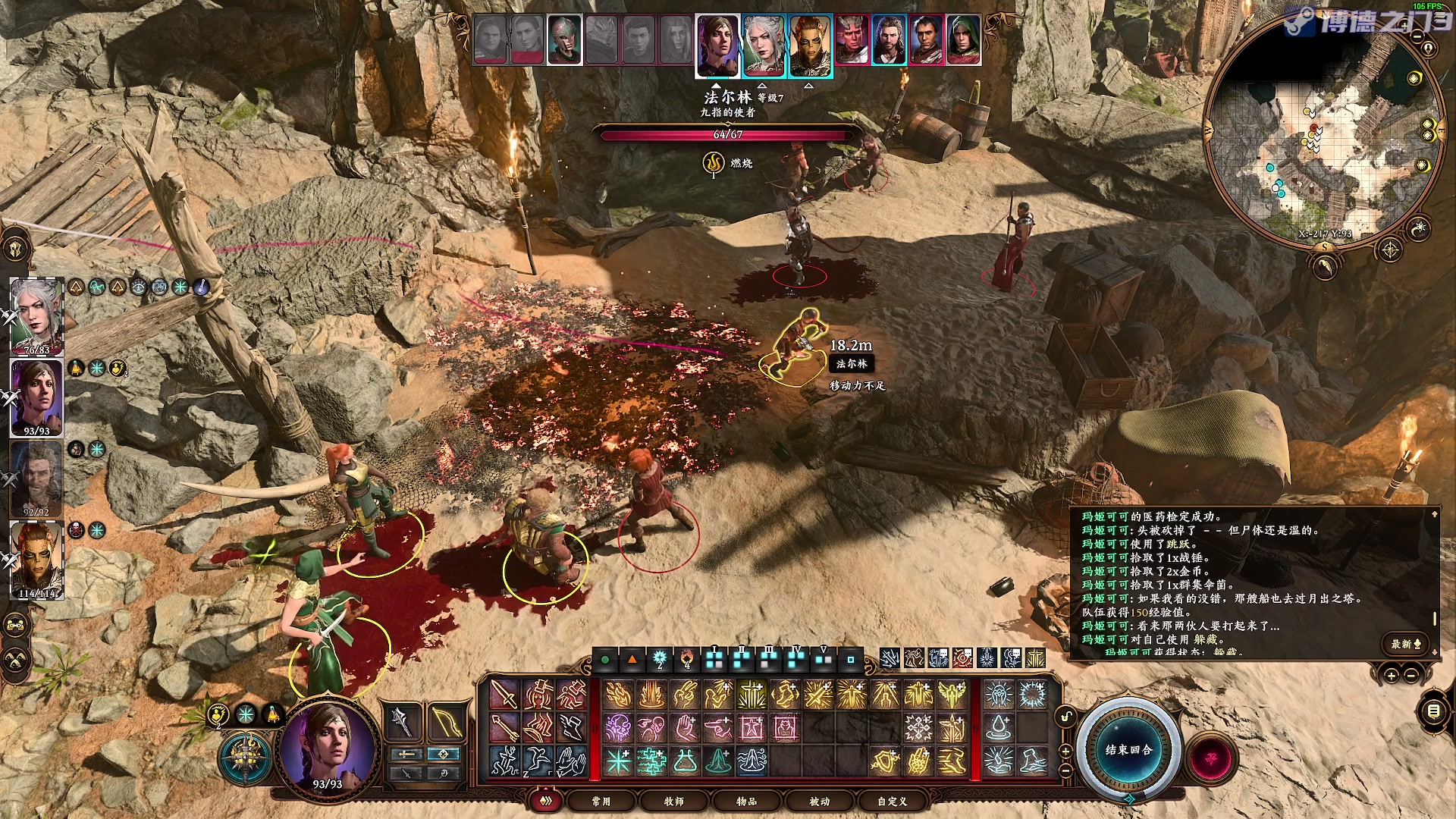Activate the jump action icon
This screenshot has width=1456, height=819.
[538, 761]
